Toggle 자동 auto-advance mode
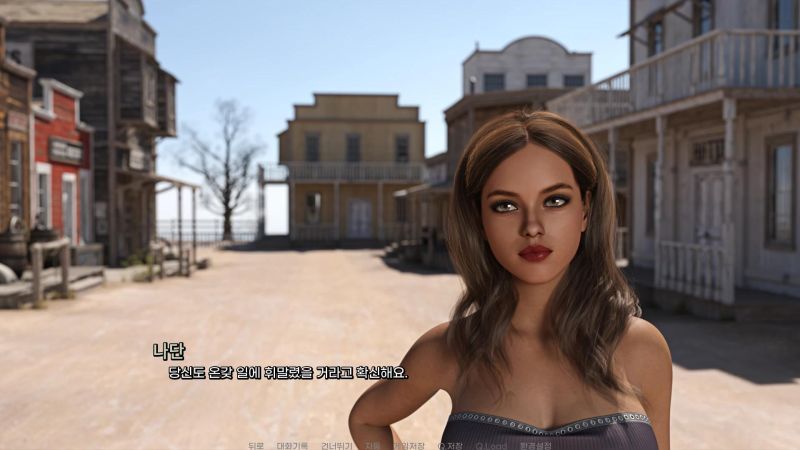Viewport: 800px width, 450px height. pyautogui.click(x=373, y=445)
